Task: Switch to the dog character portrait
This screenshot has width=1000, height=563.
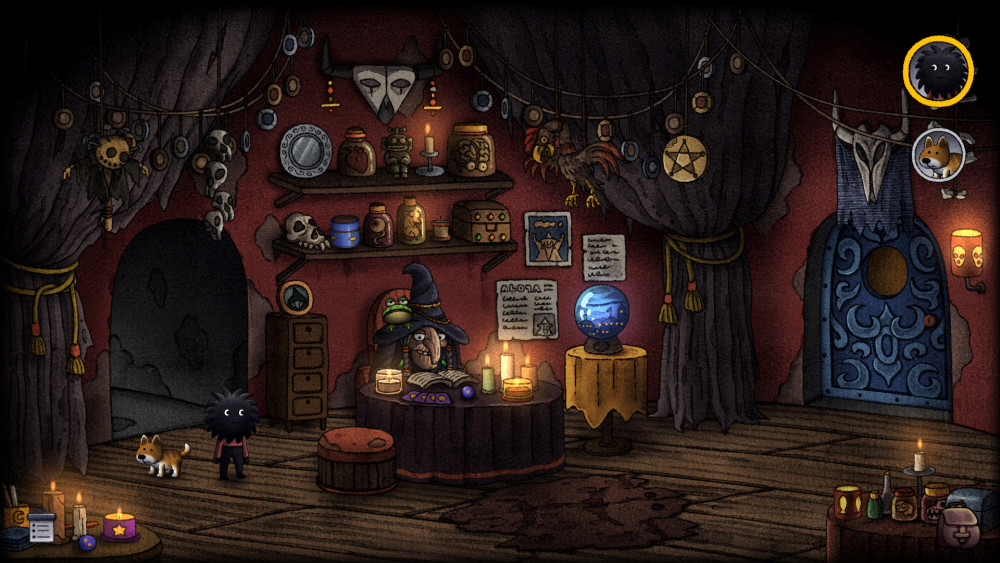Action: (938, 155)
